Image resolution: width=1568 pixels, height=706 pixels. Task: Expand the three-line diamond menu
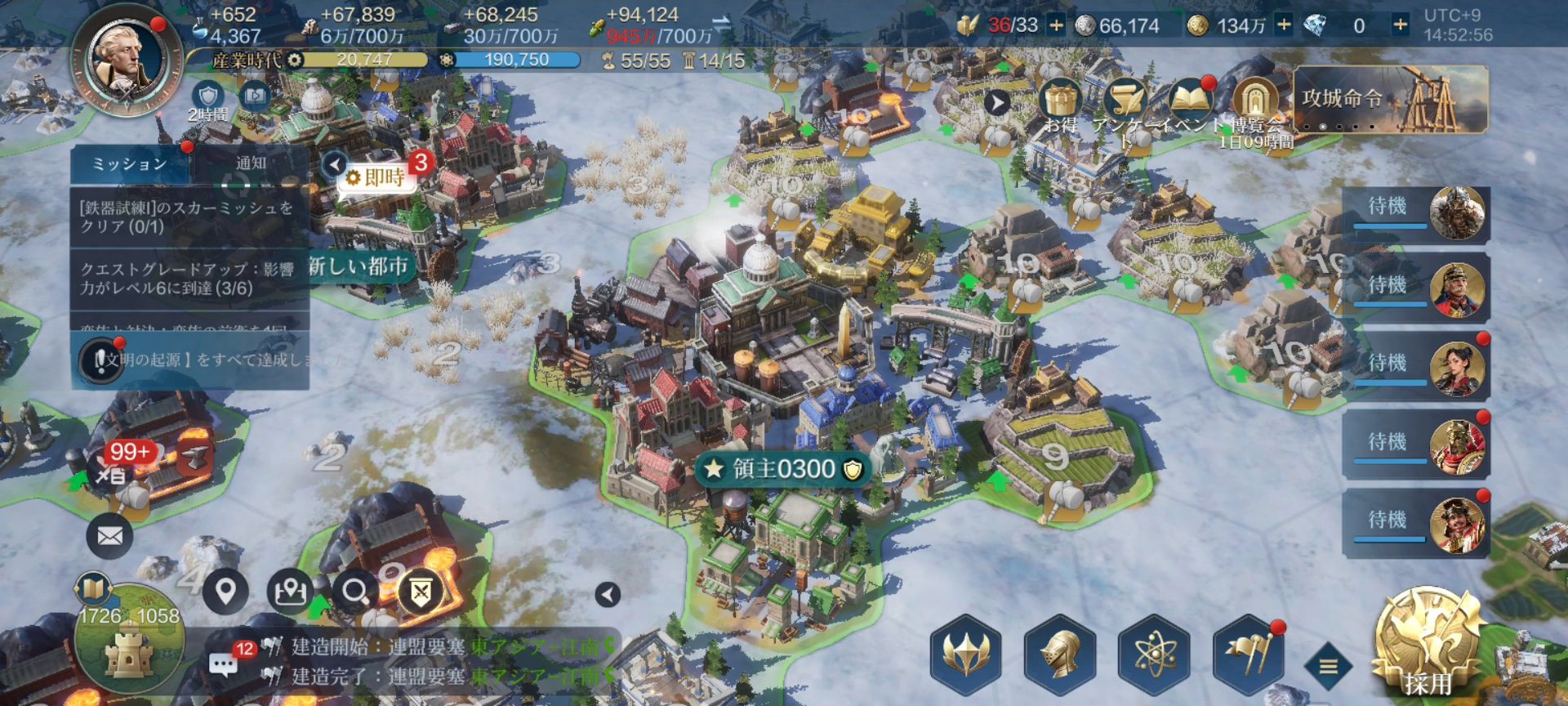pyautogui.click(x=1329, y=667)
